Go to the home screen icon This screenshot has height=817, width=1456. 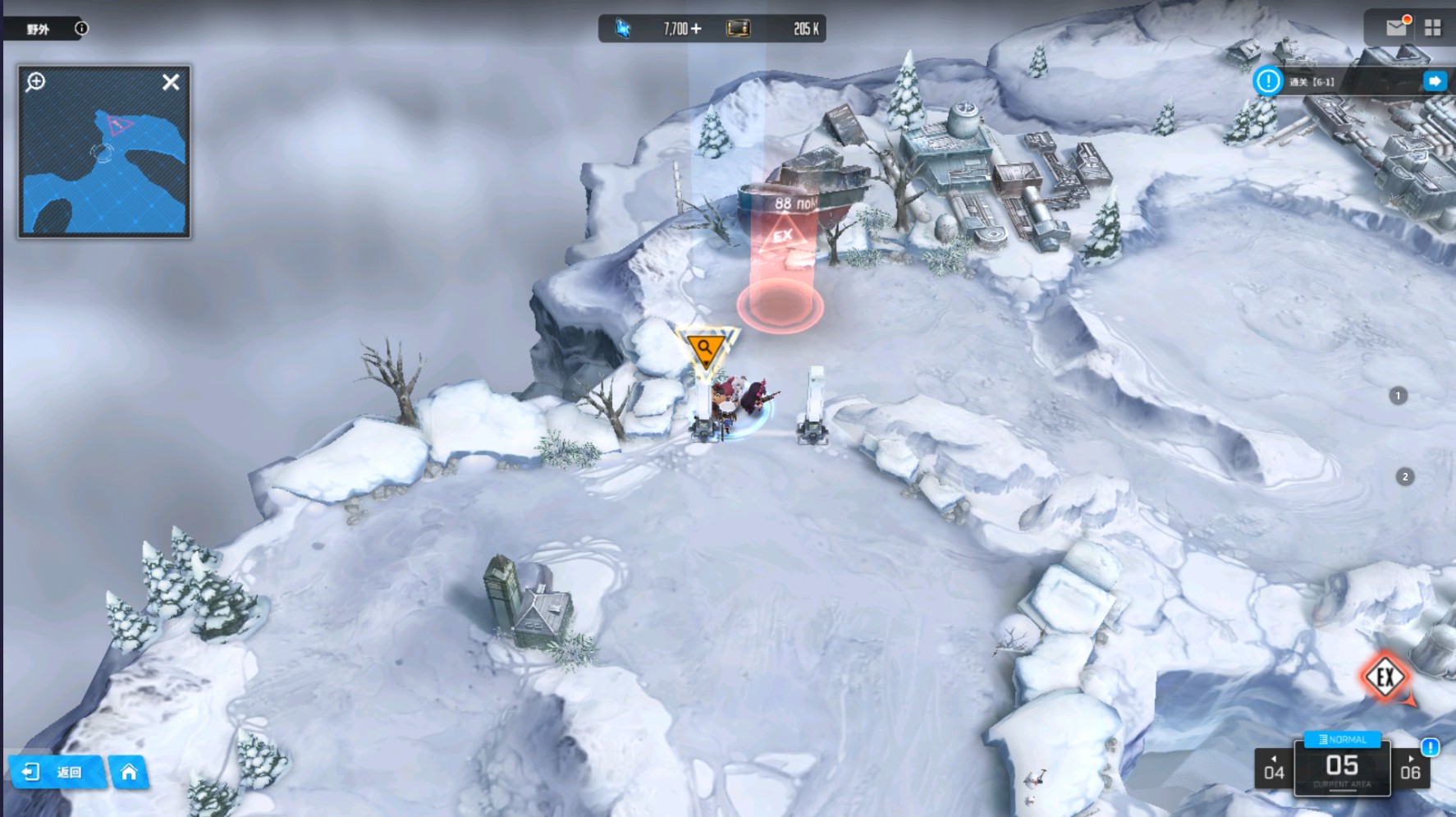tap(129, 772)
